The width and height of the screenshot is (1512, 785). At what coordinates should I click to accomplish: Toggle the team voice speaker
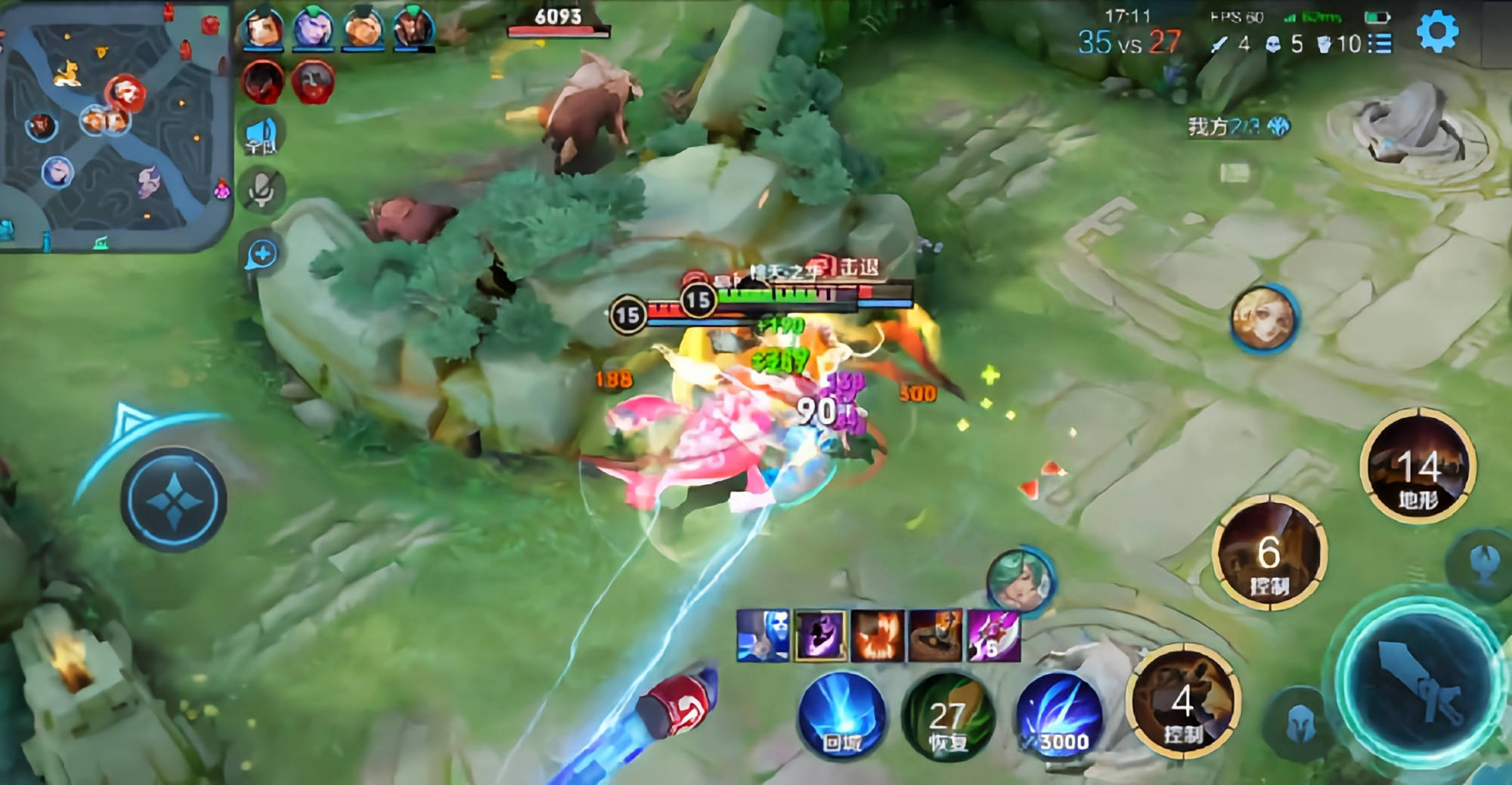click(262, 136)
